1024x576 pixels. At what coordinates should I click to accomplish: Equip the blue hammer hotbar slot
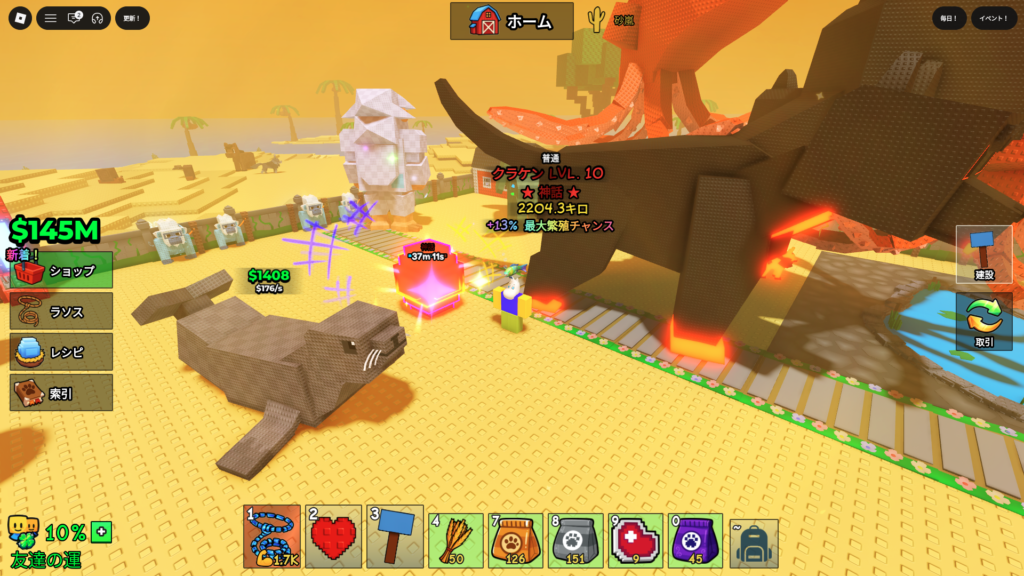tap(395, 537)
